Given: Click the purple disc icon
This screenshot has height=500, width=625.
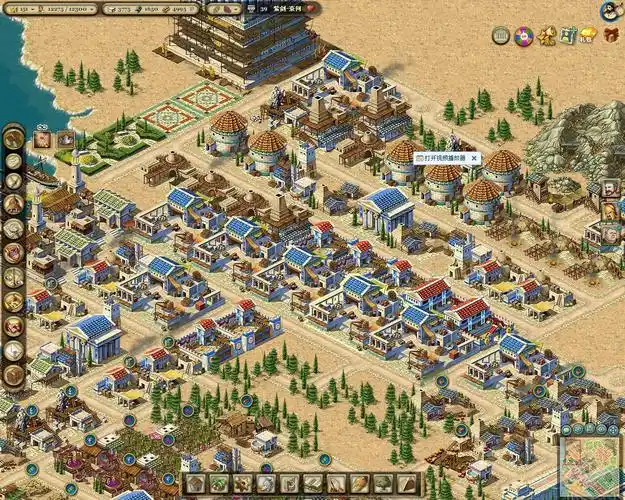Looking at the screenshot, I should pos(522,36).
